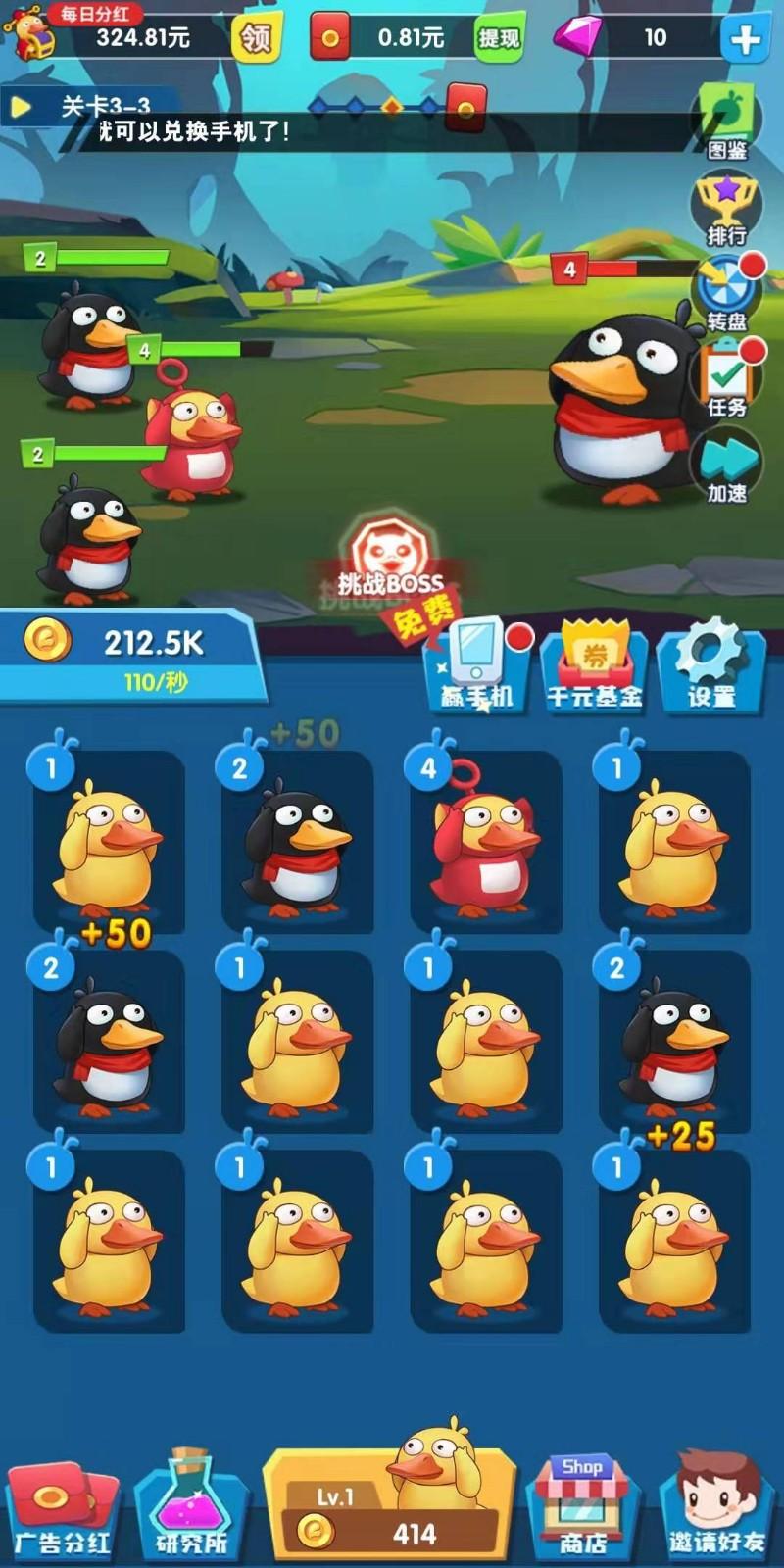
Task: Buy a Lv.1 duck for 414 coins
Action: click(x=392, y=1509)
